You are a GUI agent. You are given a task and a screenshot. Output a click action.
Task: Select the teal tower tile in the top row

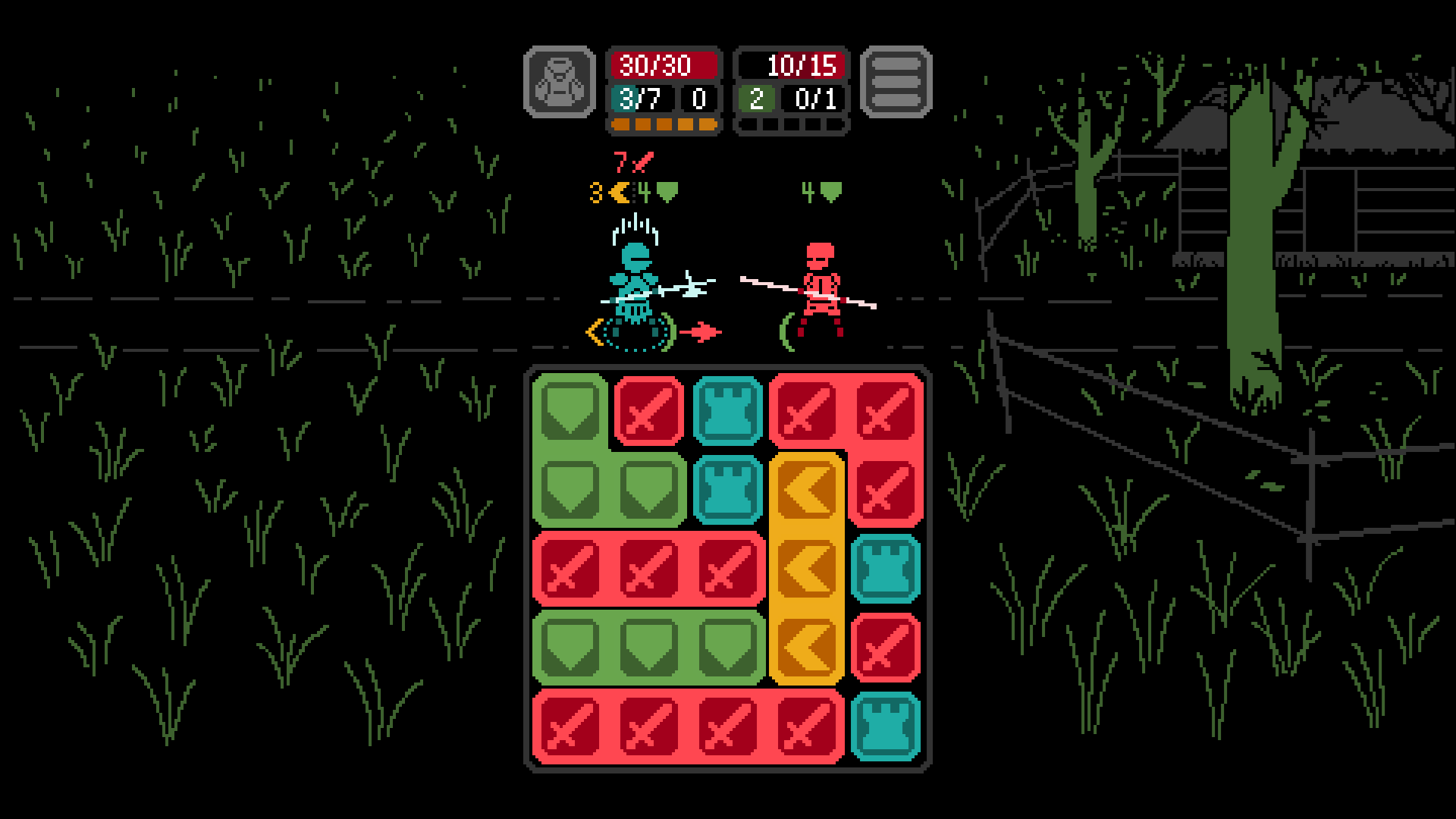(729, 409)
